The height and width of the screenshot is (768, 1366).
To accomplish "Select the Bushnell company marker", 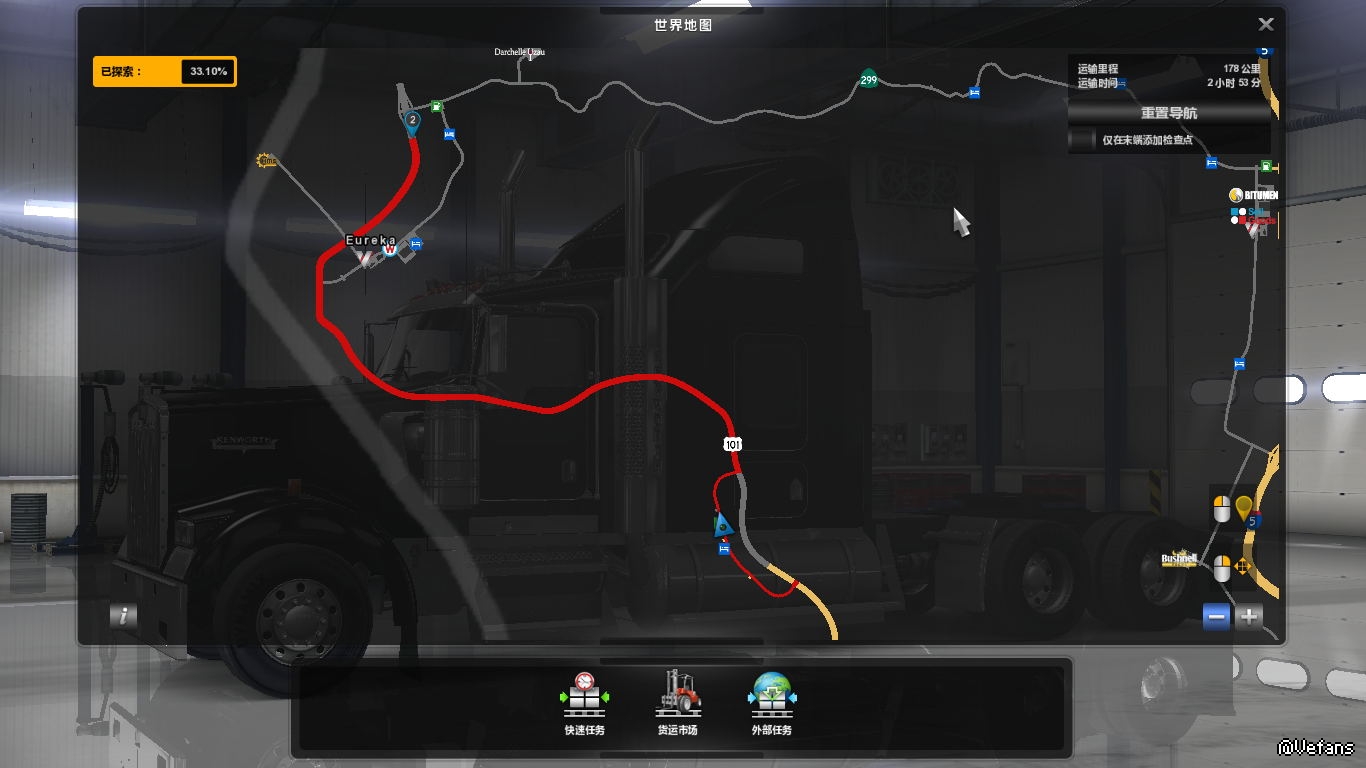I will [1179, 560].
